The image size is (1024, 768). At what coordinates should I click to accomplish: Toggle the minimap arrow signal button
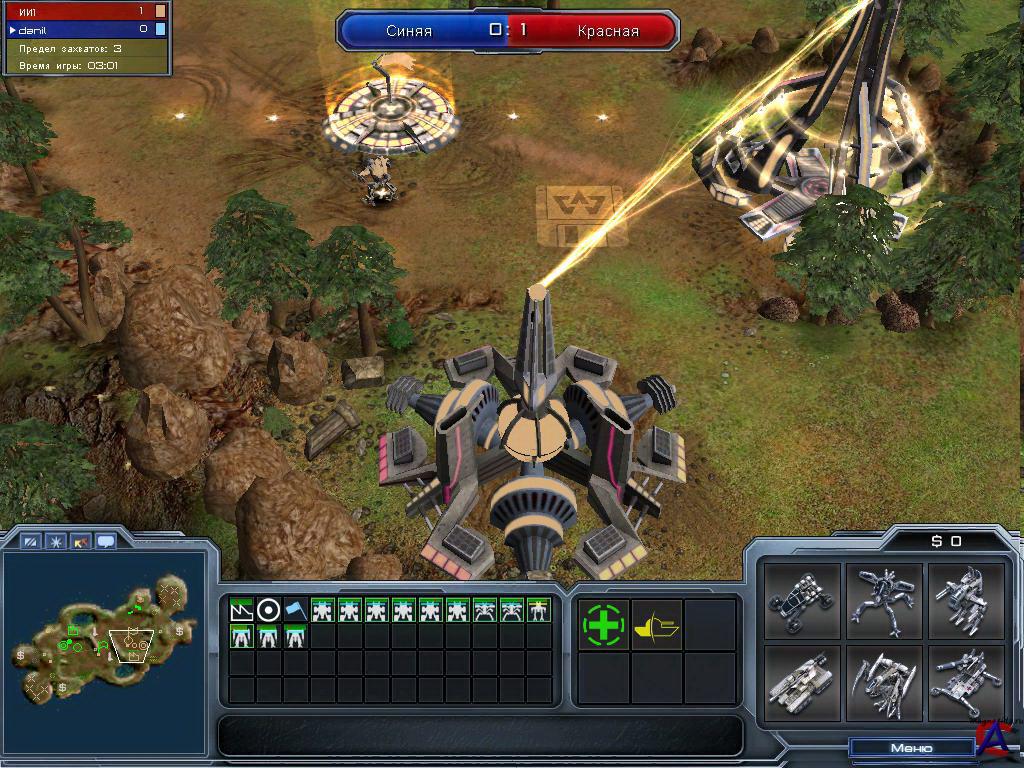(x=81, y=542)
